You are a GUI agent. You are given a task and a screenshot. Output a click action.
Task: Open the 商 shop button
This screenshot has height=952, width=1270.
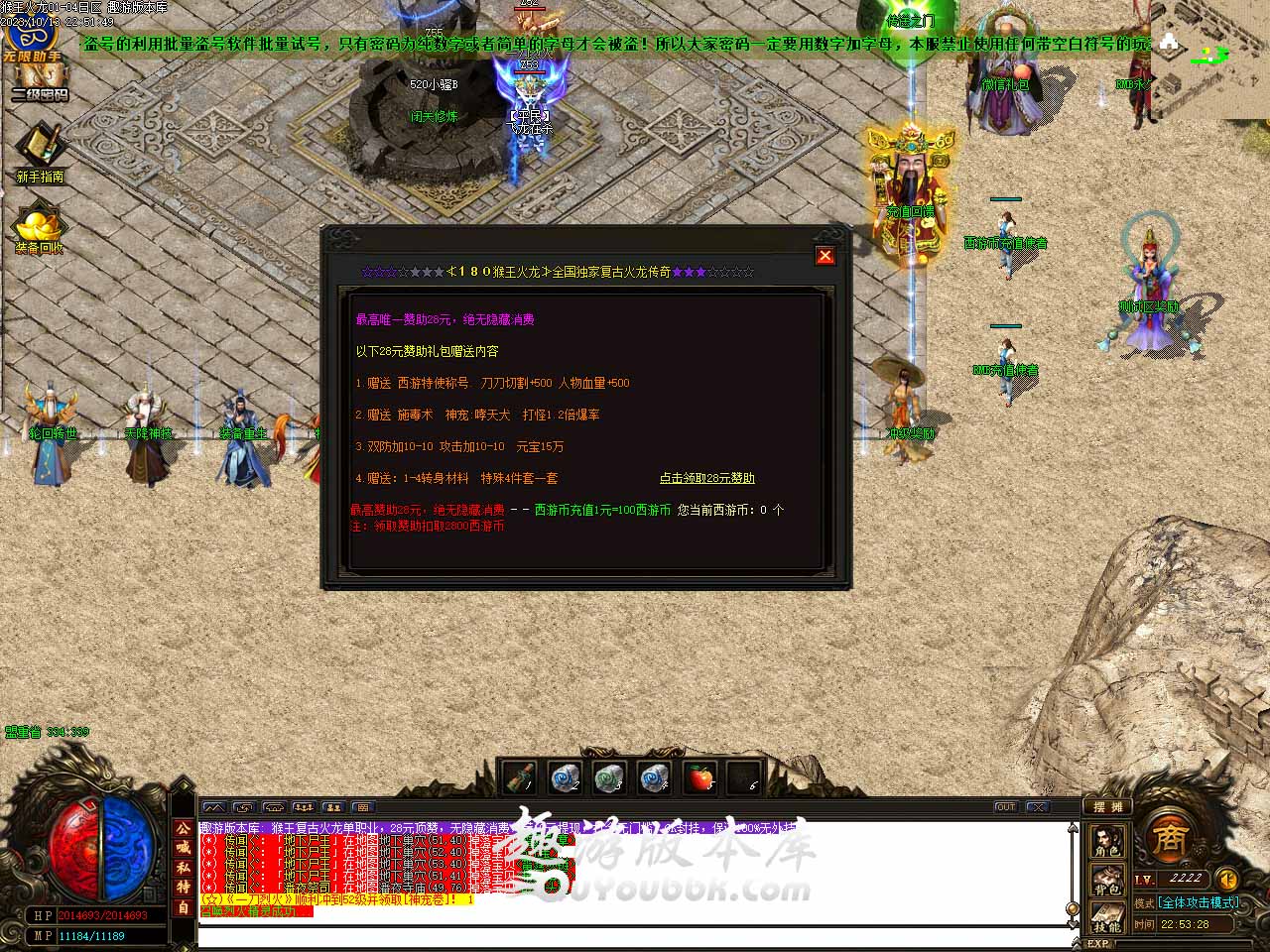click(1170, 840)
